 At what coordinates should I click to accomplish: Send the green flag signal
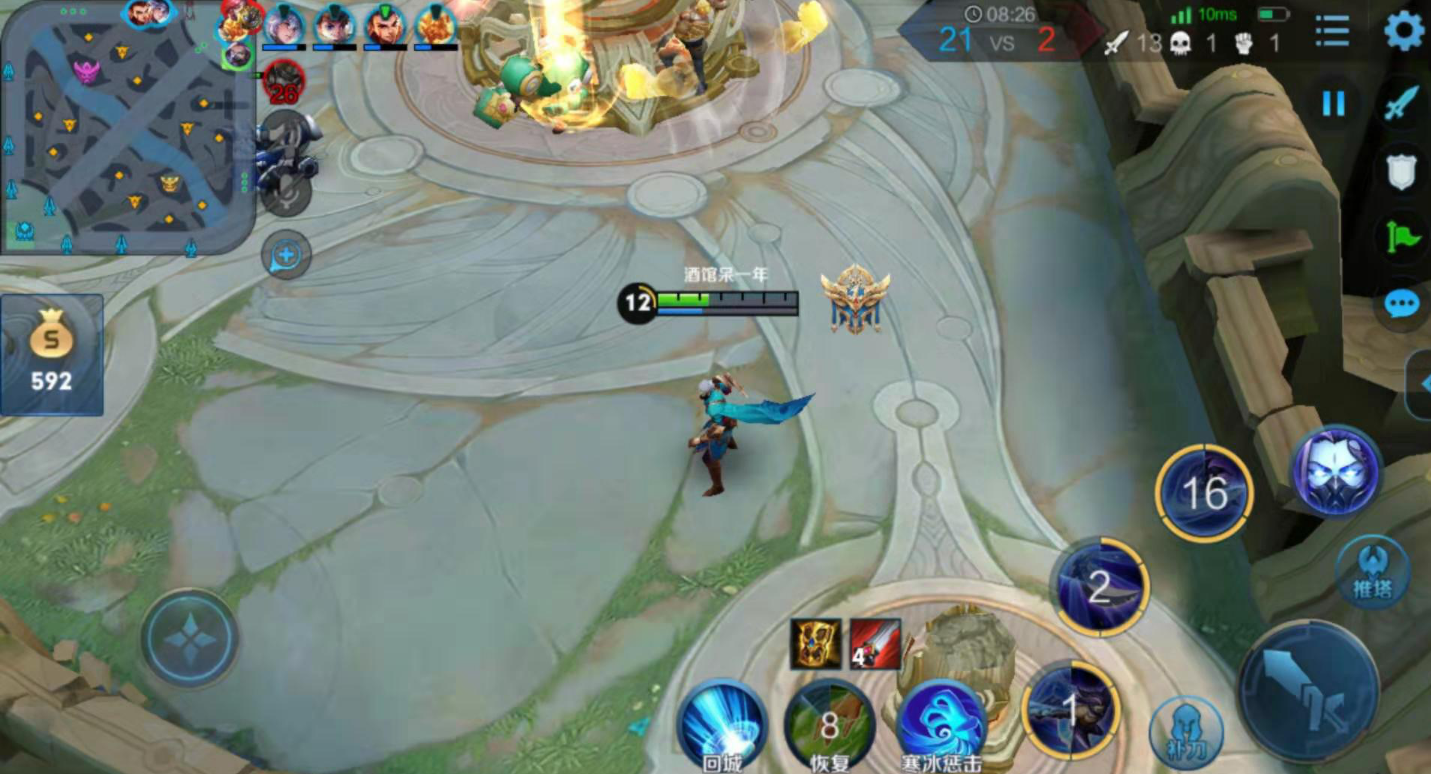tap(1402, 237)
